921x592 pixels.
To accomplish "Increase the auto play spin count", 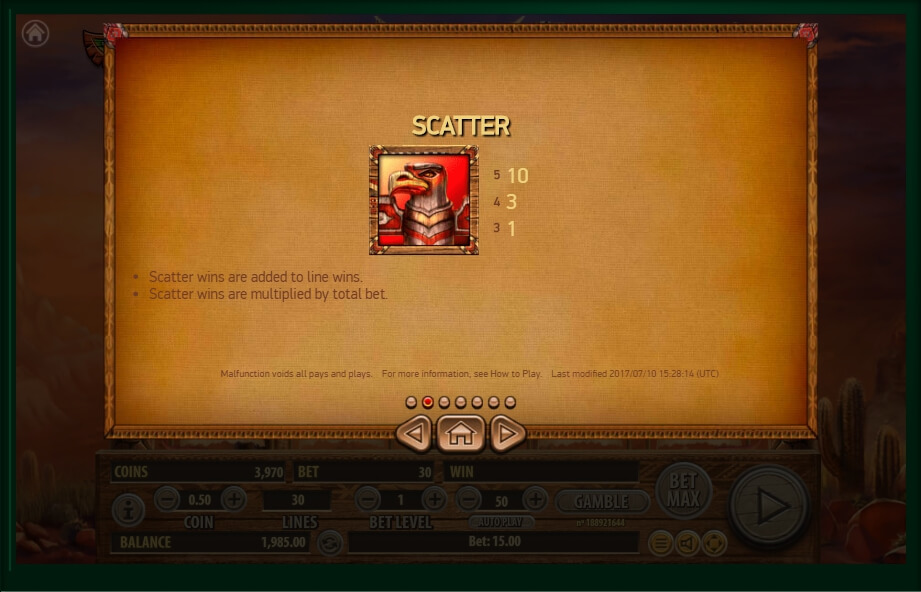I will 535,499.
